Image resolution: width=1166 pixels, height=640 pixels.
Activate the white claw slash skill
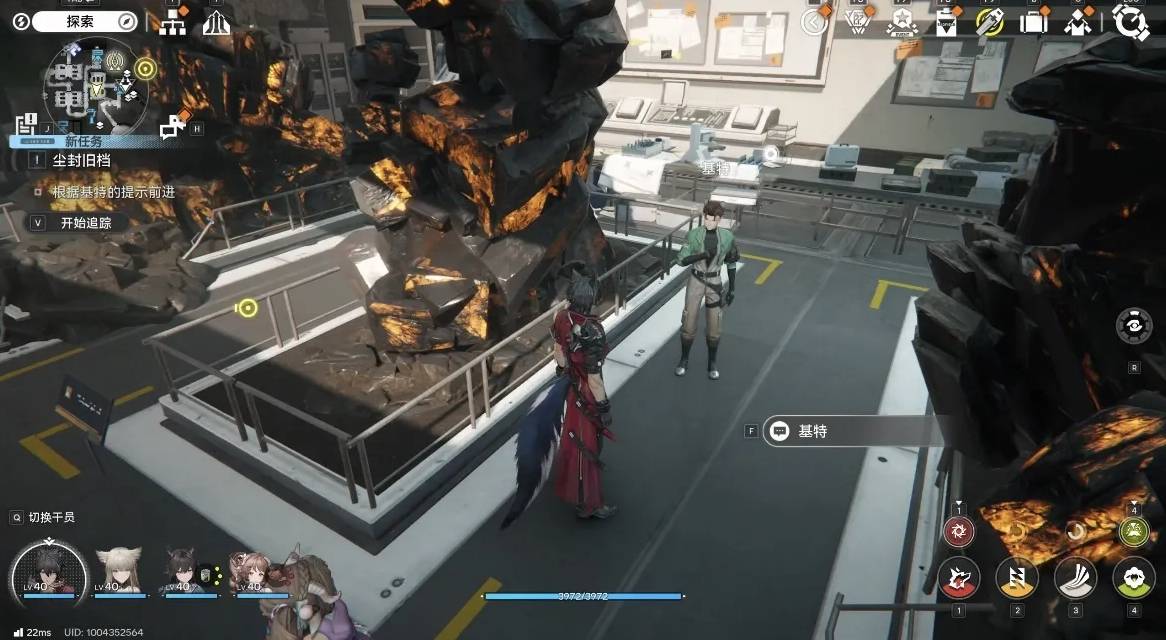click(1076, 577)
